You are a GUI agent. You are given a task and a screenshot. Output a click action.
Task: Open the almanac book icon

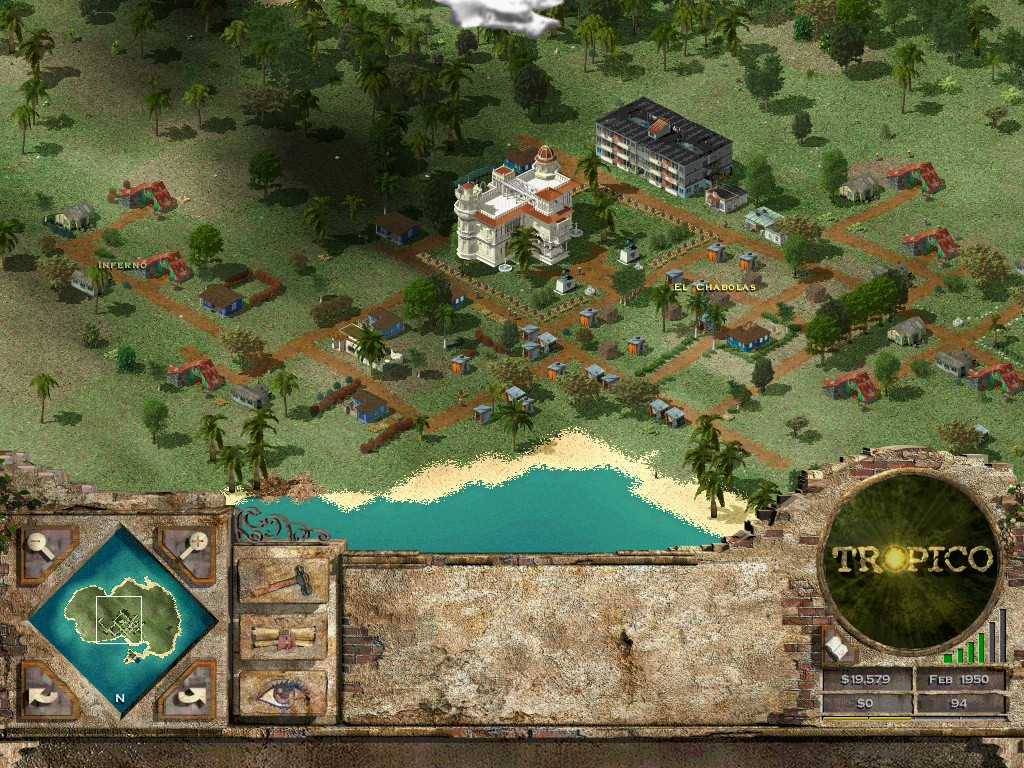click(838, 649)
